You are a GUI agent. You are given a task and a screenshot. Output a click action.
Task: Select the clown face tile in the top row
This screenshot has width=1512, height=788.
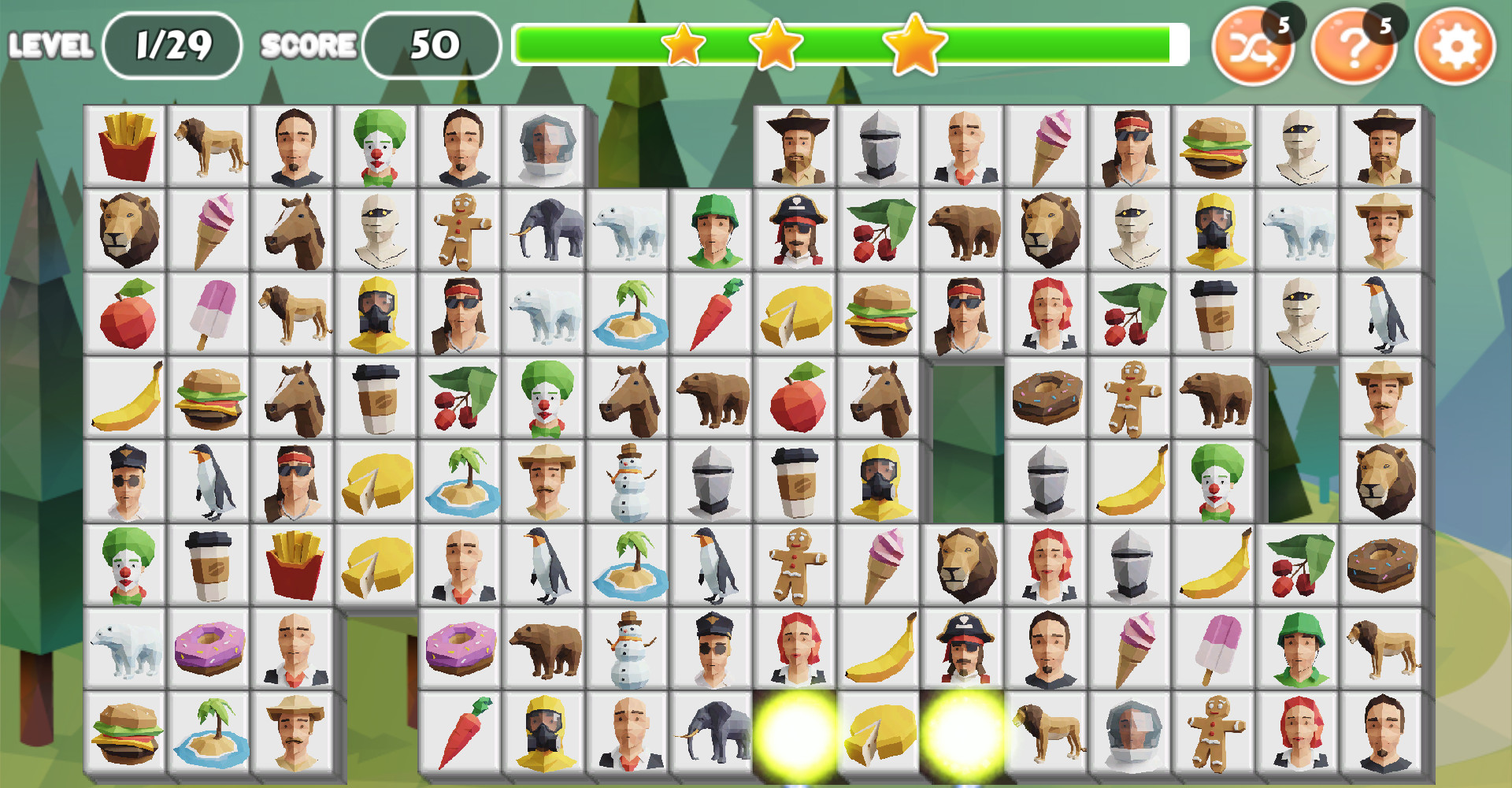pos(377,145)
